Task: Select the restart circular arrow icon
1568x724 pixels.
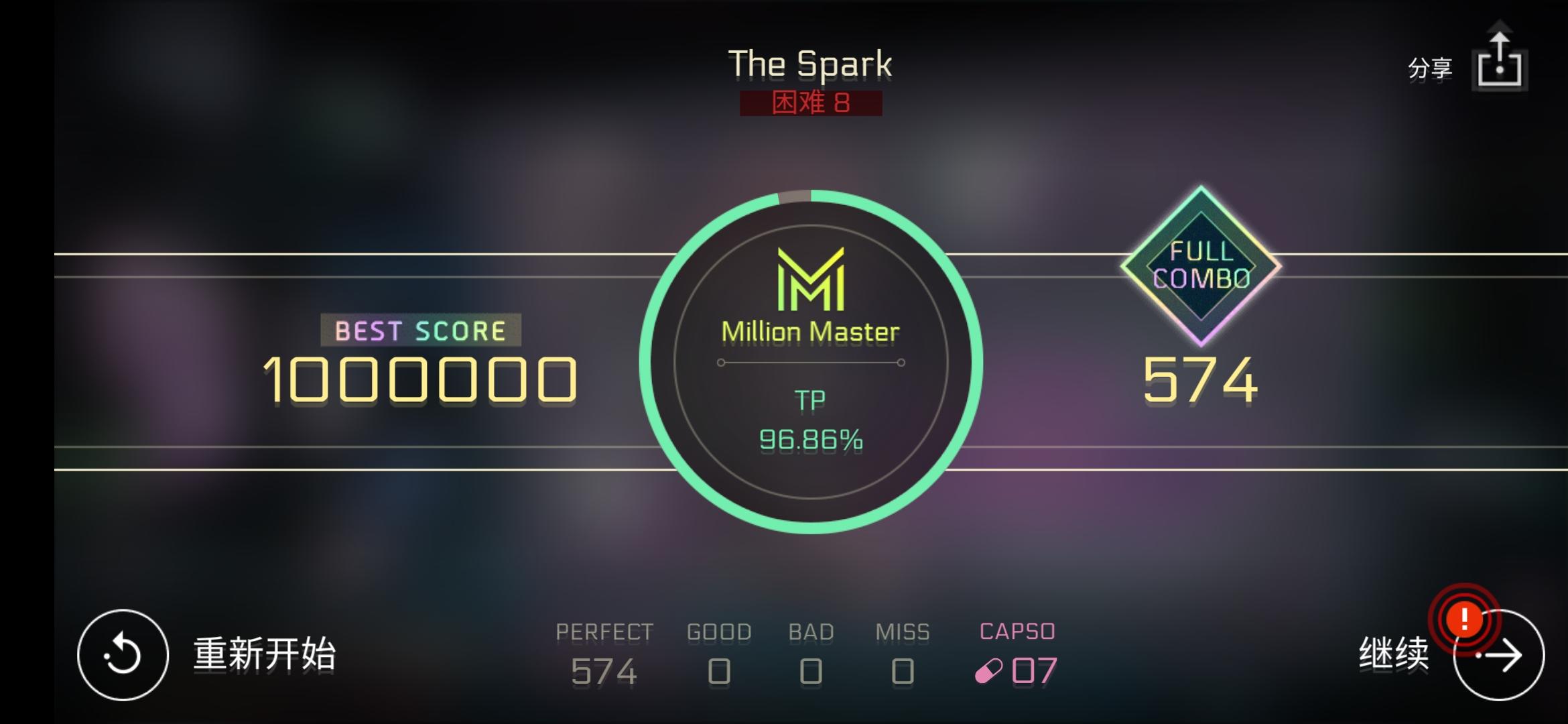Action: click(123, 654)
